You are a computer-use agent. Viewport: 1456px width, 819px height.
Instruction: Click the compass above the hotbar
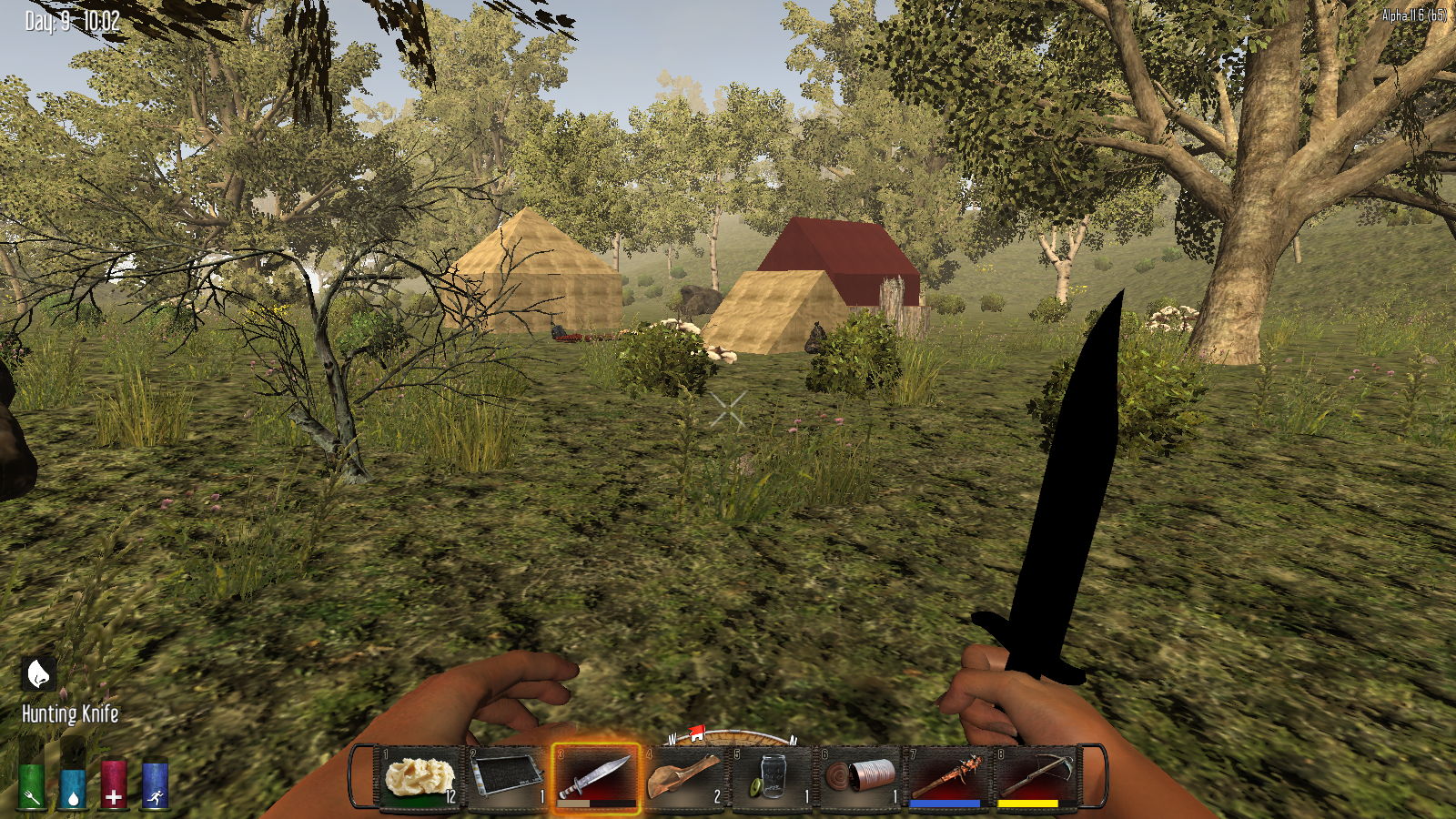point(732,735)
